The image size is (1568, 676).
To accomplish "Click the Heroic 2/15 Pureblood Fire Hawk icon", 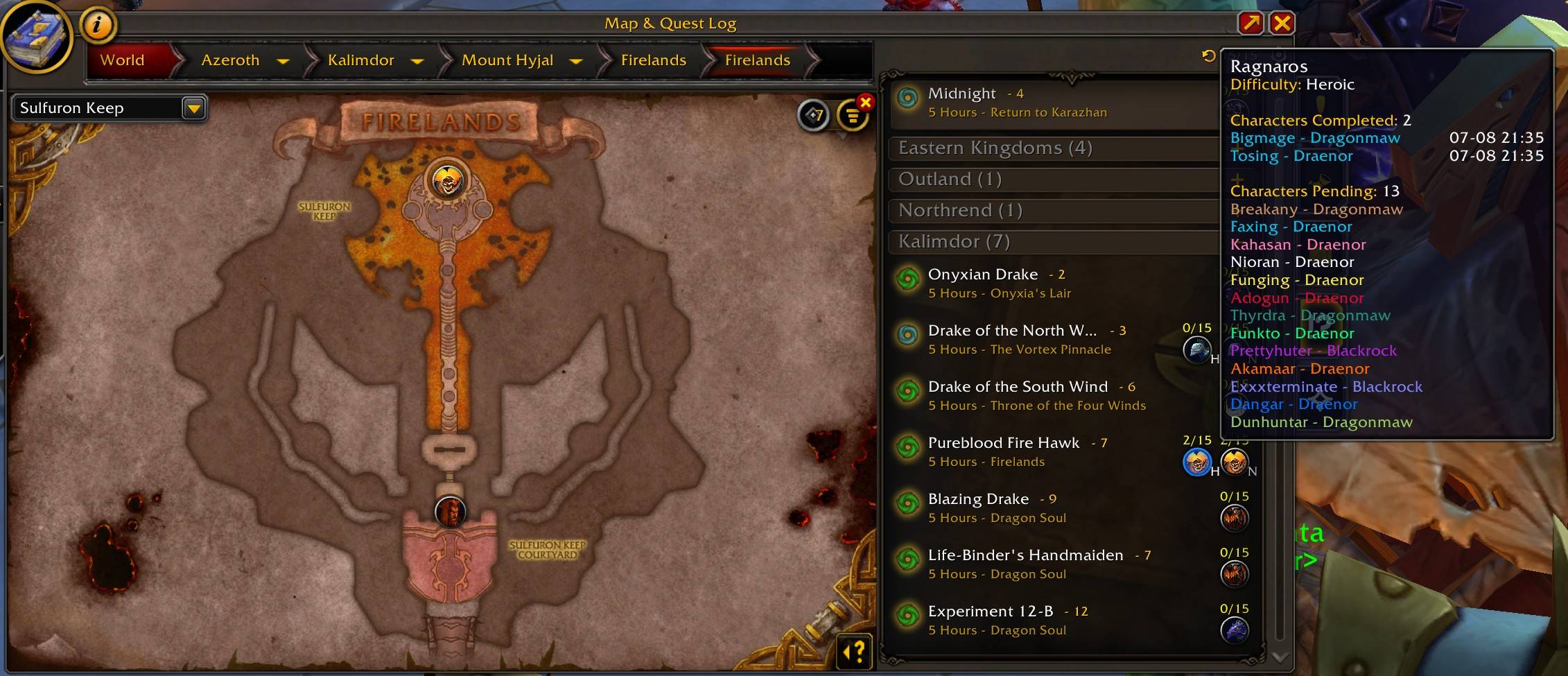I will click(x=1196, y=462).
